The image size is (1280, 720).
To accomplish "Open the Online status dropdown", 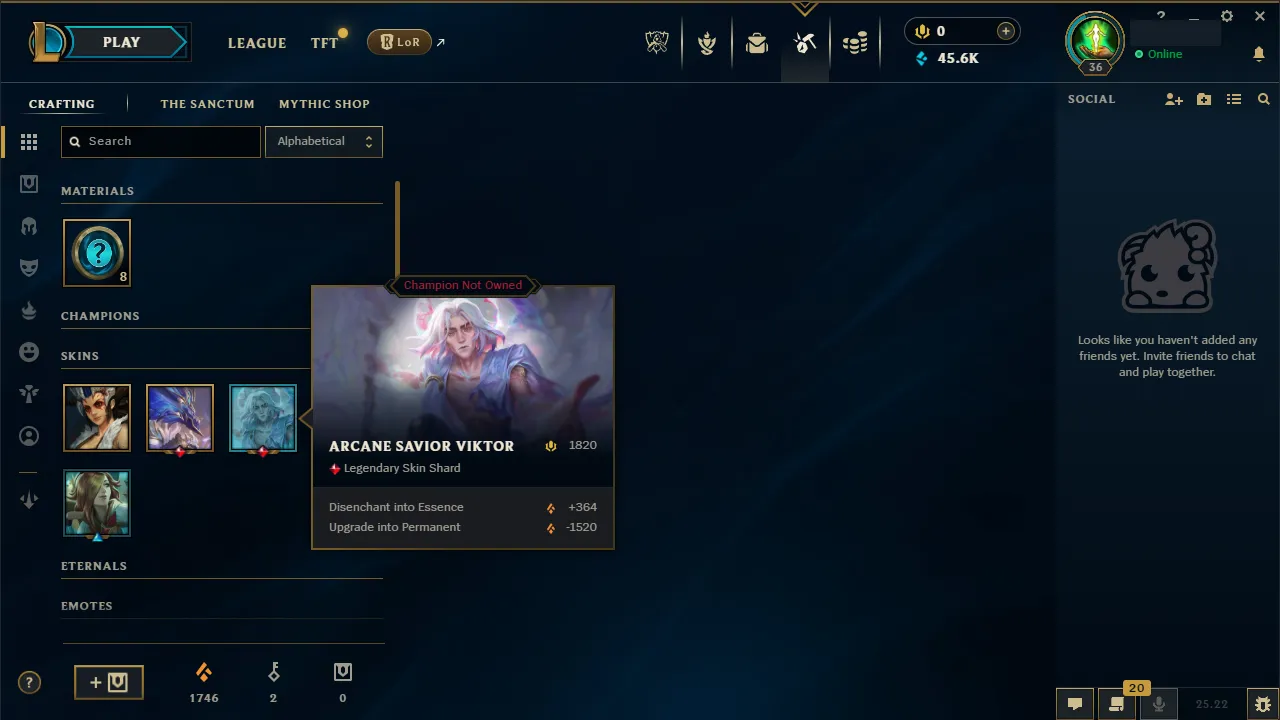I will (1165, 55).
